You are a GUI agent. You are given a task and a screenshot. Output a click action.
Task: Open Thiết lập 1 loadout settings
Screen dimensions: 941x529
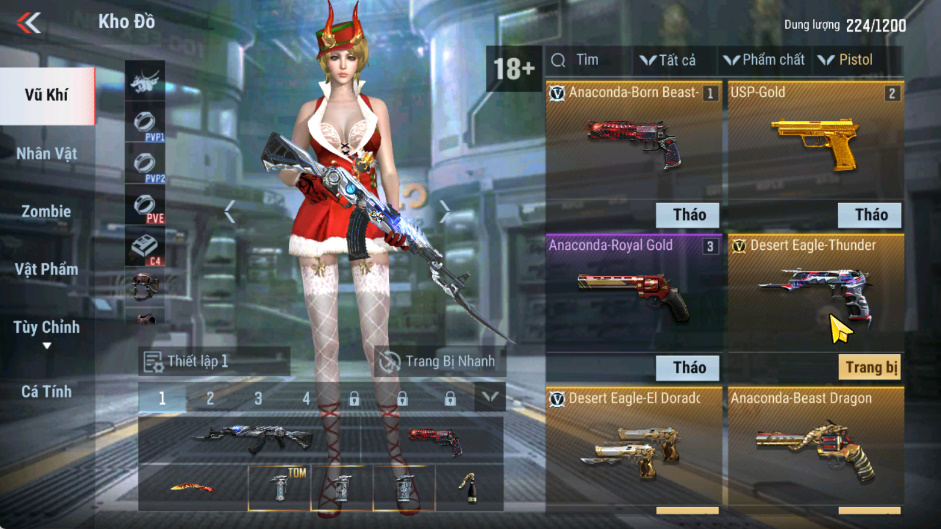pyautogui.click(x=214, y=361)
